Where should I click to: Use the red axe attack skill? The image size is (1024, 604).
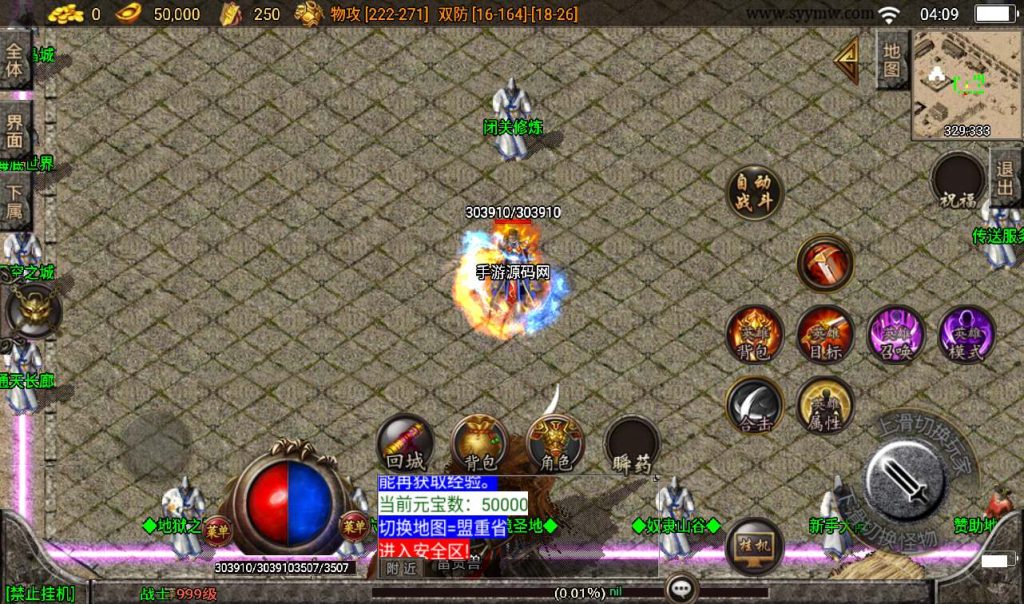(825, 263)
